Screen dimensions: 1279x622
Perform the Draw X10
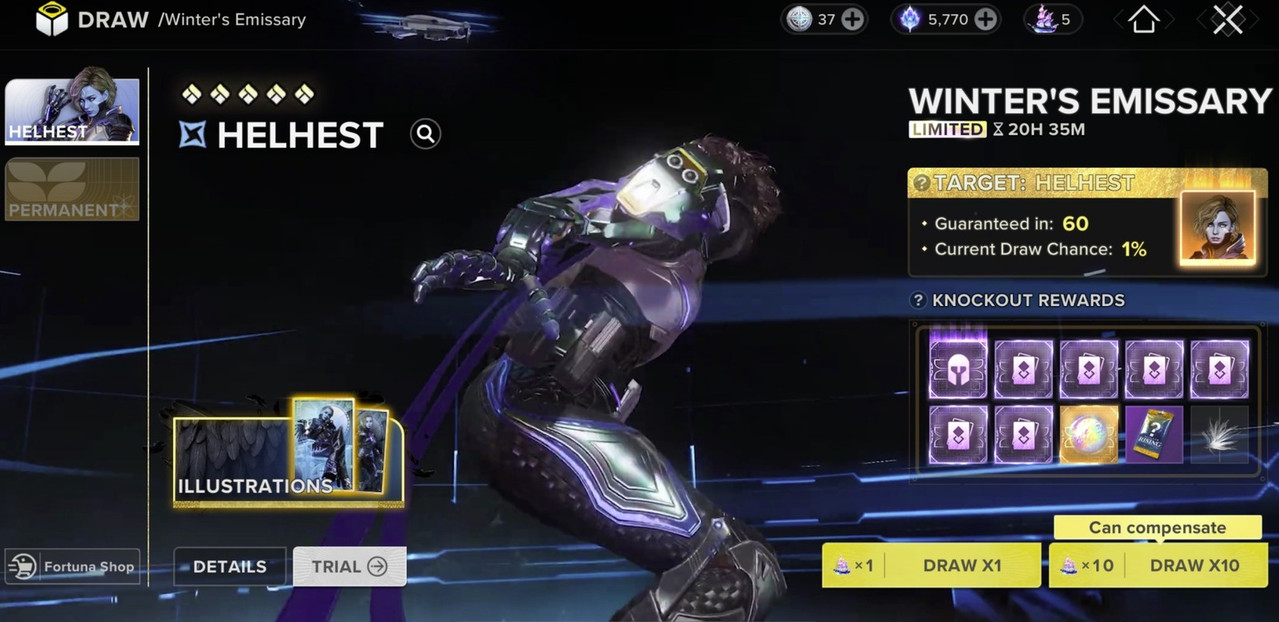(1158, 565)
